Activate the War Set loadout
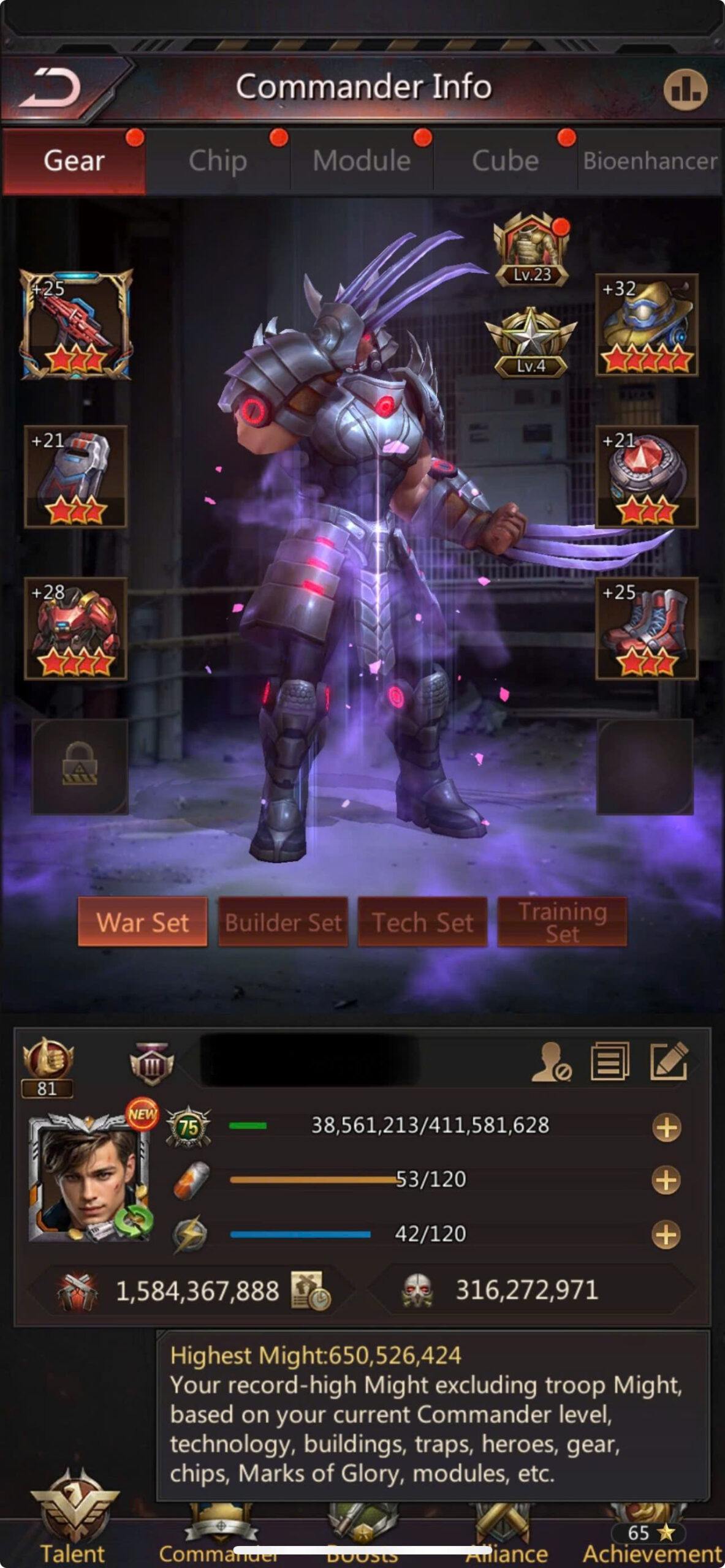This screenshot has width=725, height=1568. pos(143,922)
